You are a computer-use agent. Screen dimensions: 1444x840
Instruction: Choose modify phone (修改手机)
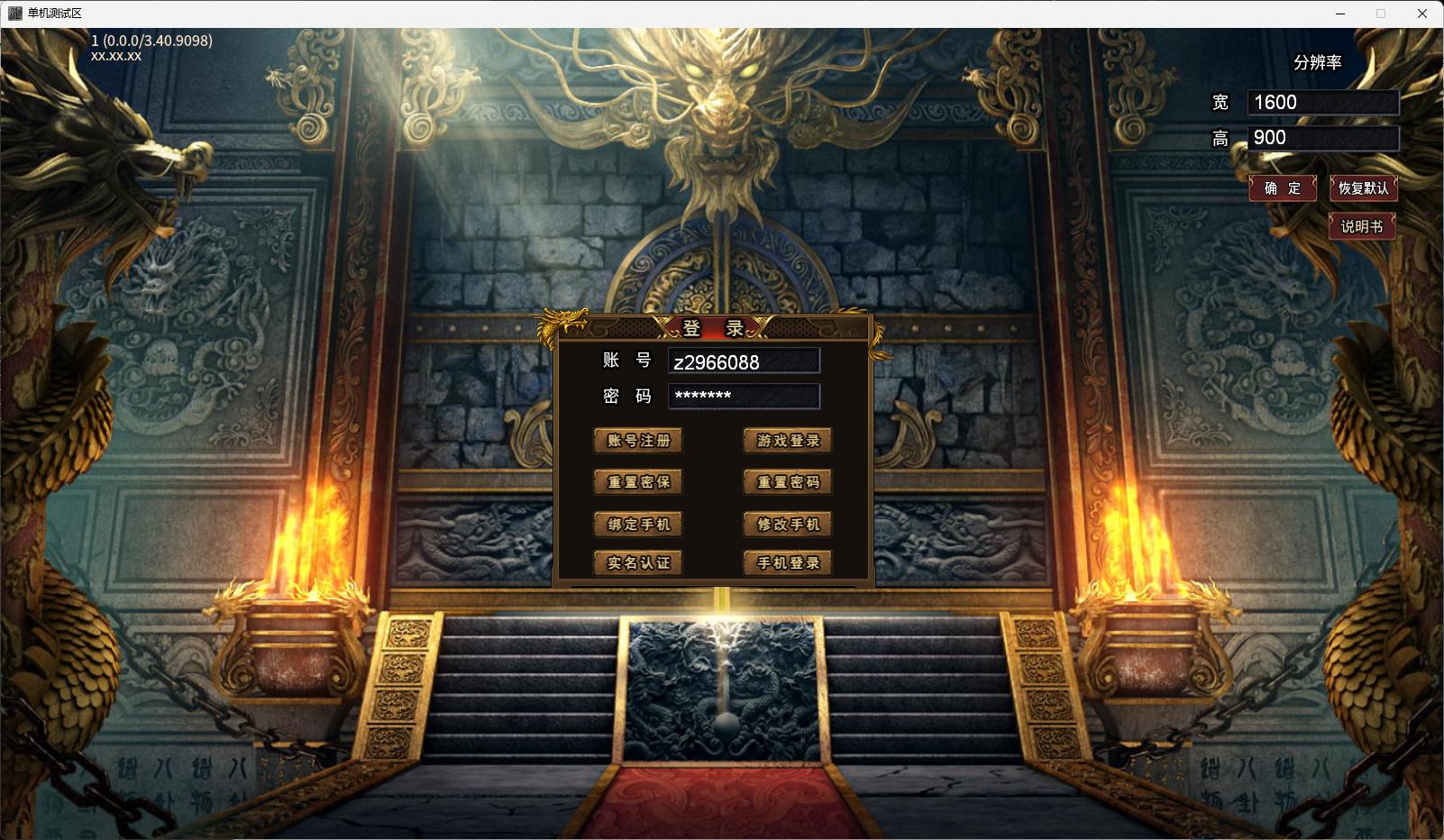pyautogui.click(x=788, y=524)
